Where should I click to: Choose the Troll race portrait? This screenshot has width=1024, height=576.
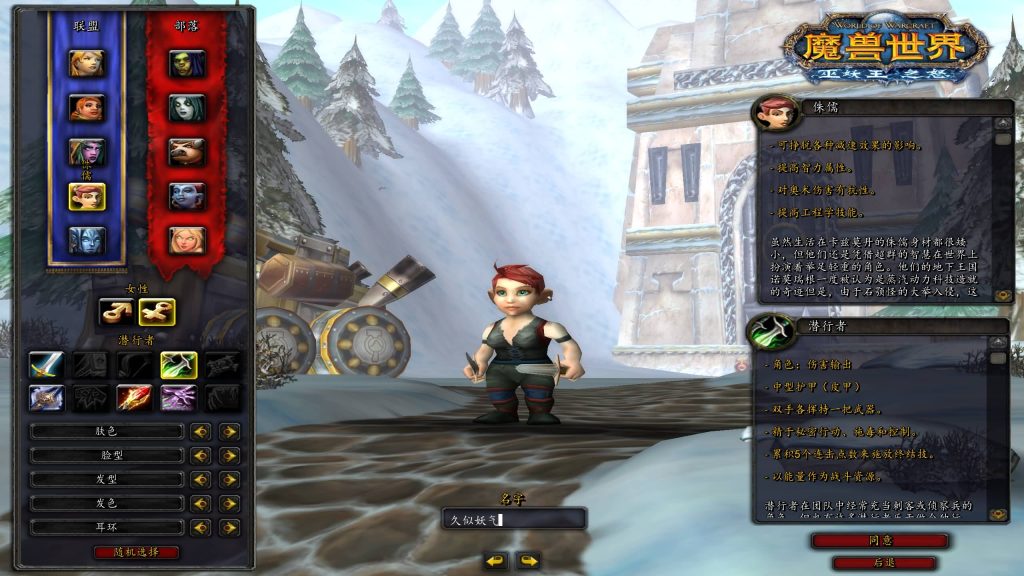(x=187, y=195)
